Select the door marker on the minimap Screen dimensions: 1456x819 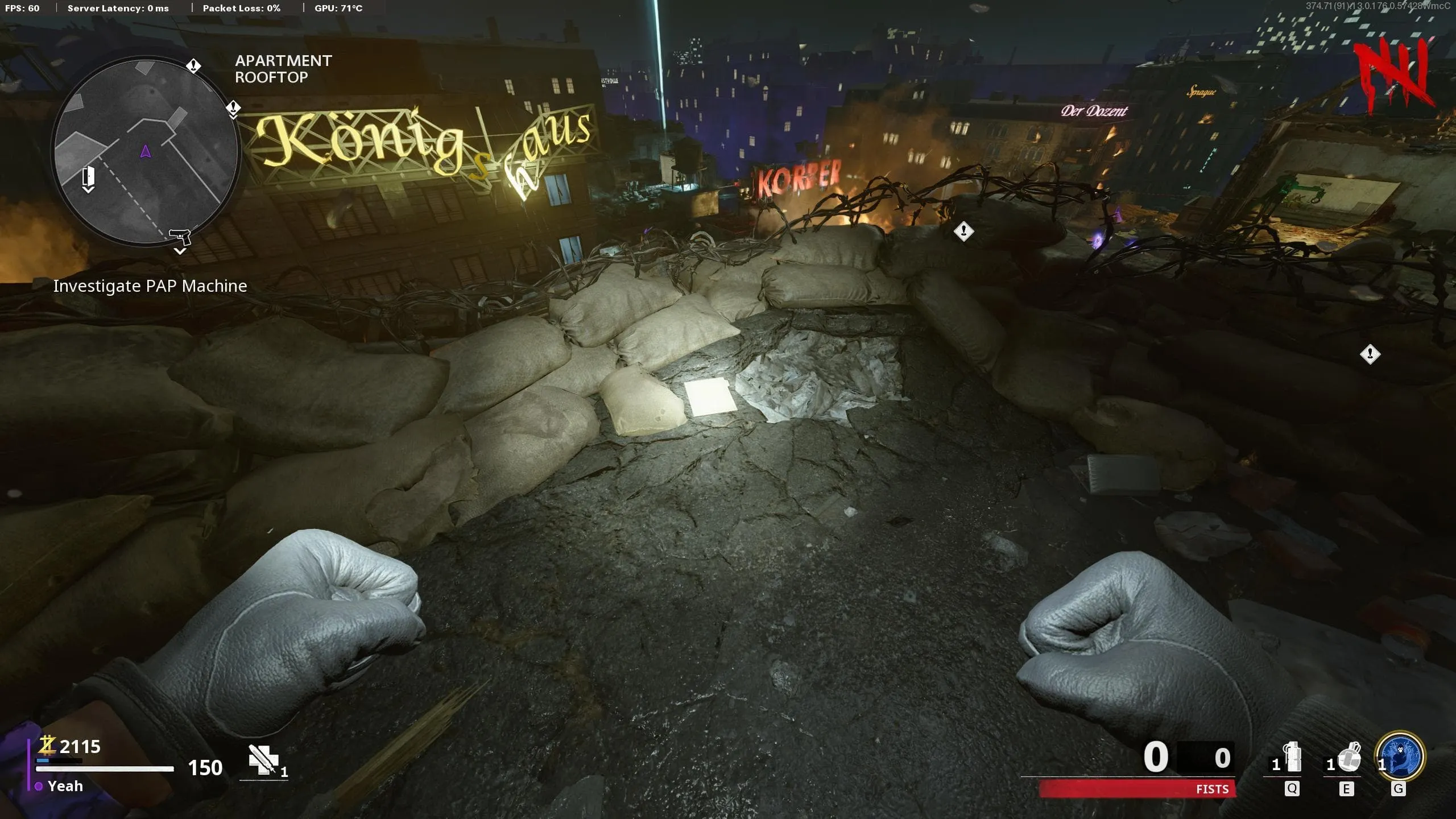click(x=88, y=176)
